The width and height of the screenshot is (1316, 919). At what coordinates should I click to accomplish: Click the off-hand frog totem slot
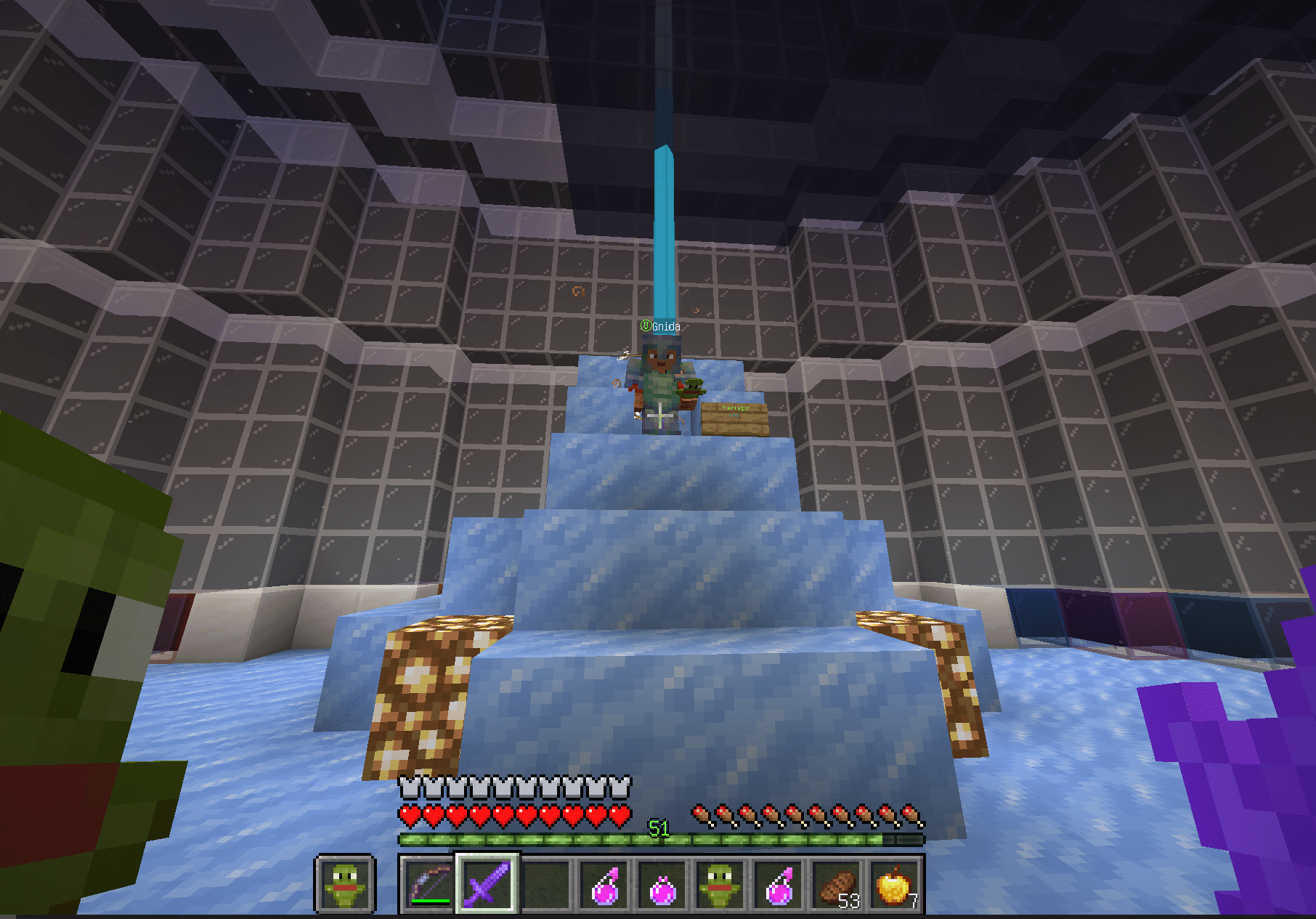point(345,884)
